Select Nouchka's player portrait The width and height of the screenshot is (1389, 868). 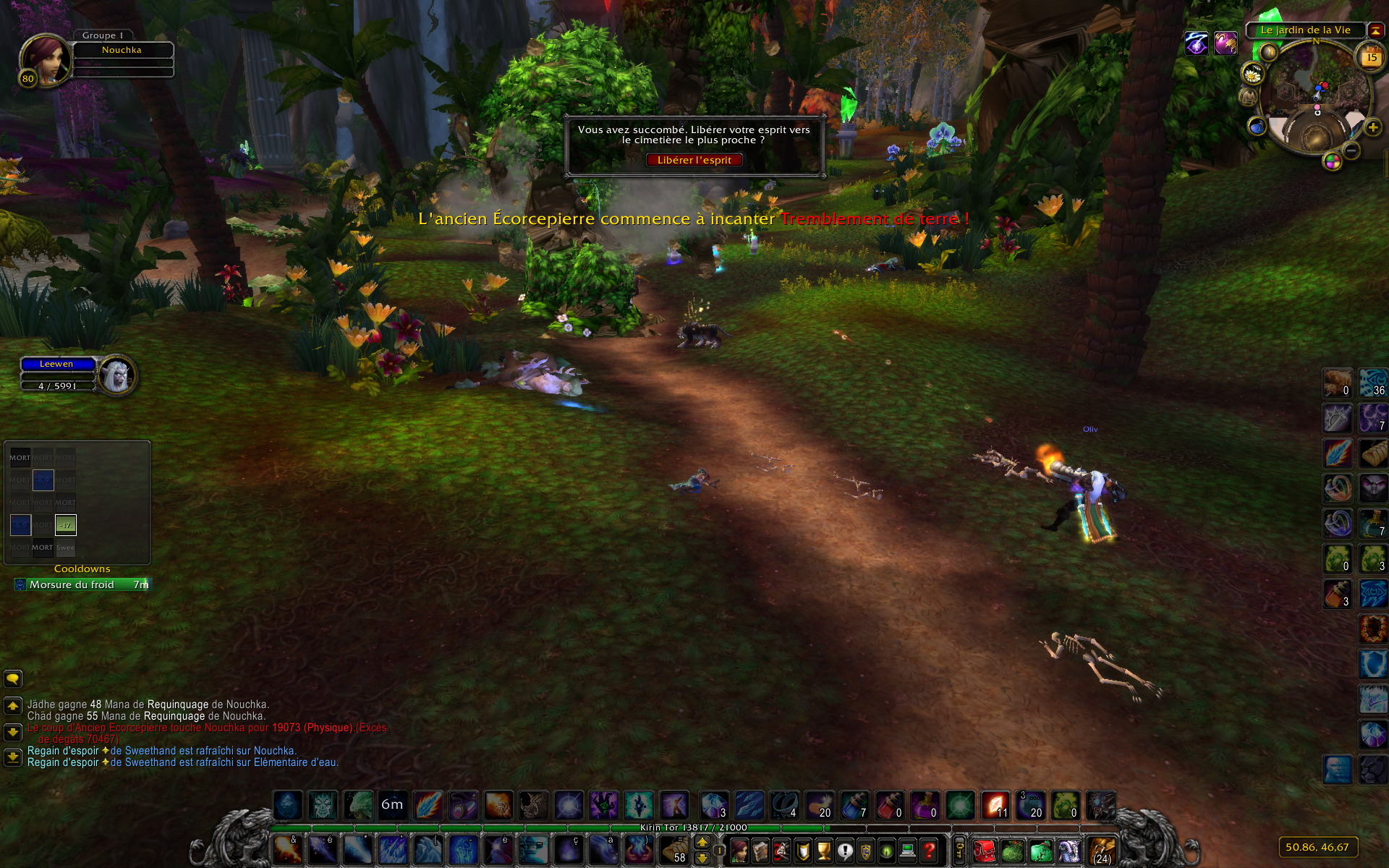[x=45, y=60]
